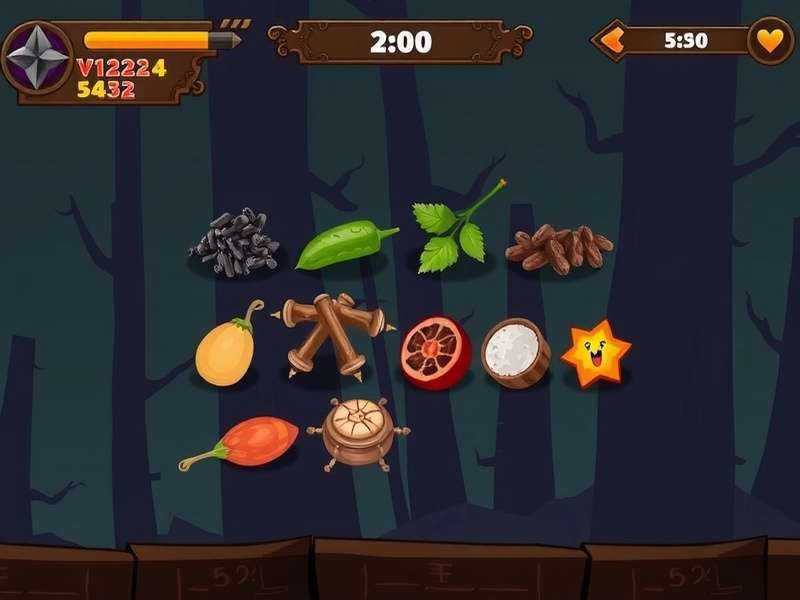Tap the orange back arrow
The width and height of the screenshot is (800, 600).
[609, 42]
